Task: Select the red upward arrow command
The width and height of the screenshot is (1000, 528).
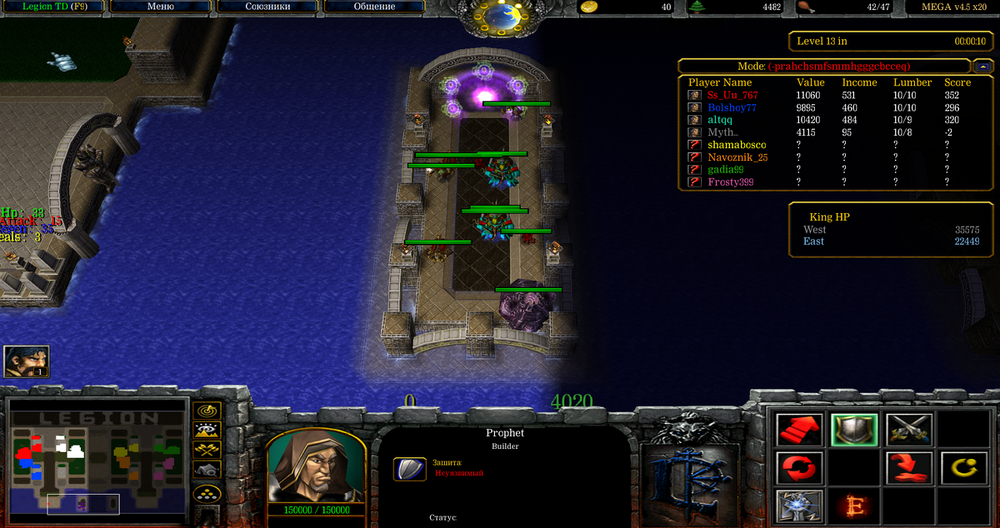Action: (799, 430)
